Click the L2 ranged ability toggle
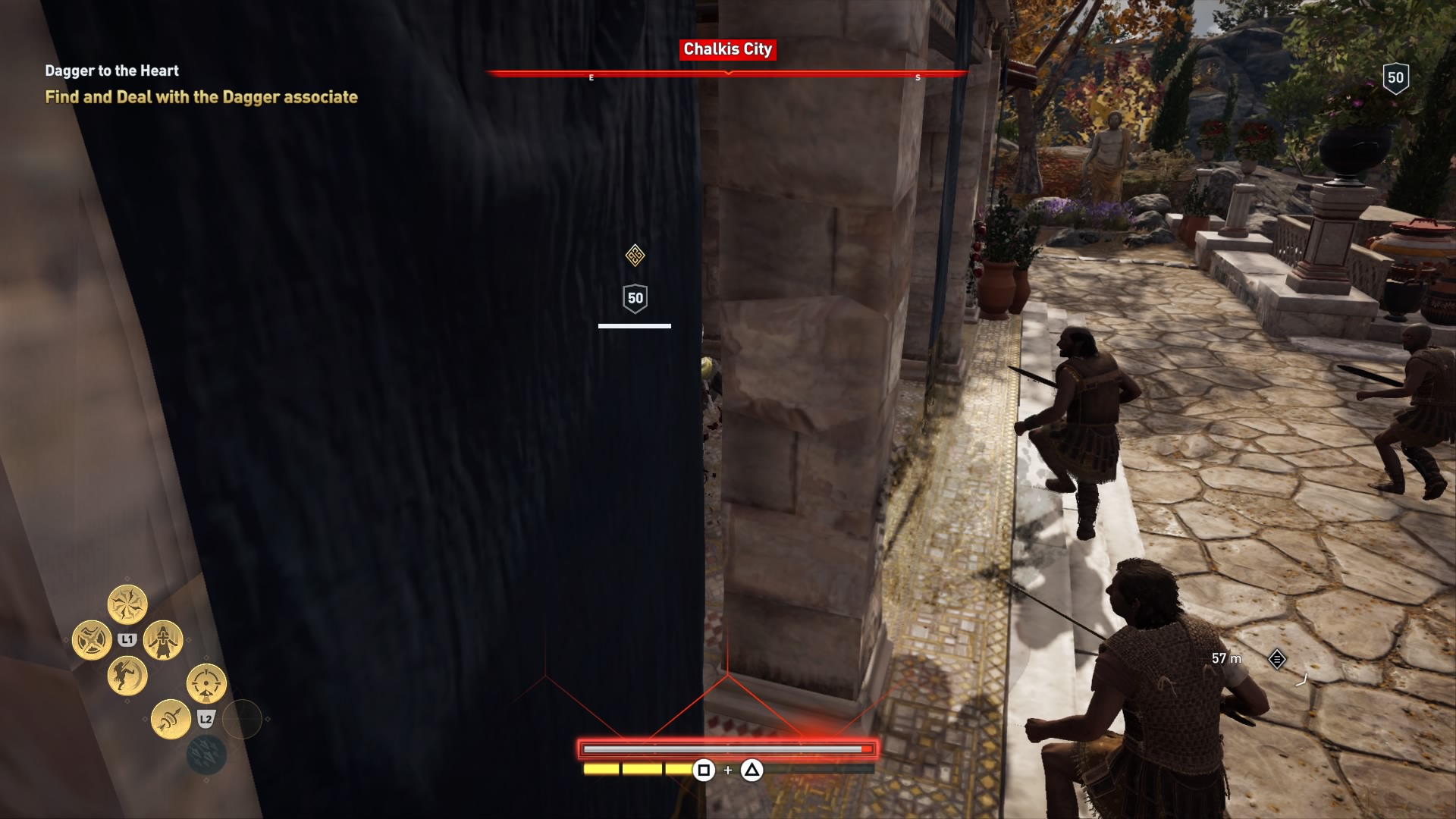Viewport: 1456px width, 819px height. [206, 717]
